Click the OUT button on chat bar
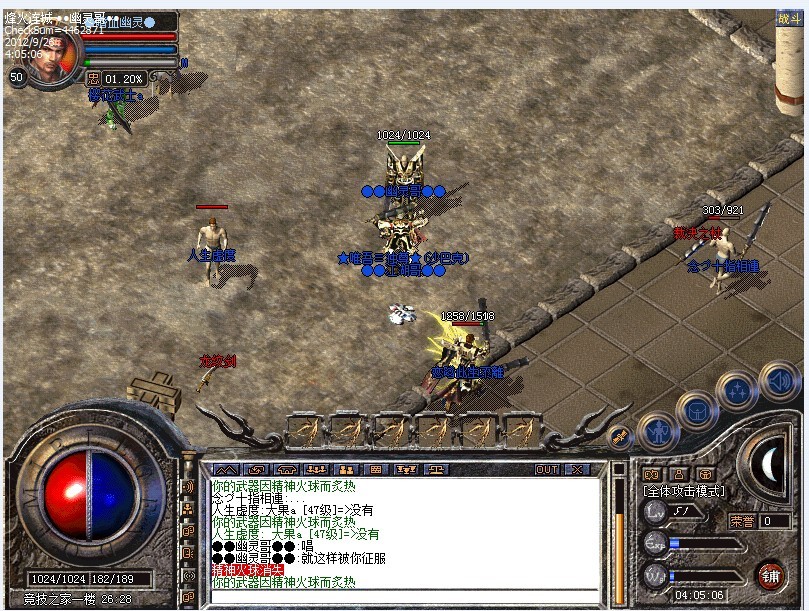The image size is (809, 611). pos(547,469)
